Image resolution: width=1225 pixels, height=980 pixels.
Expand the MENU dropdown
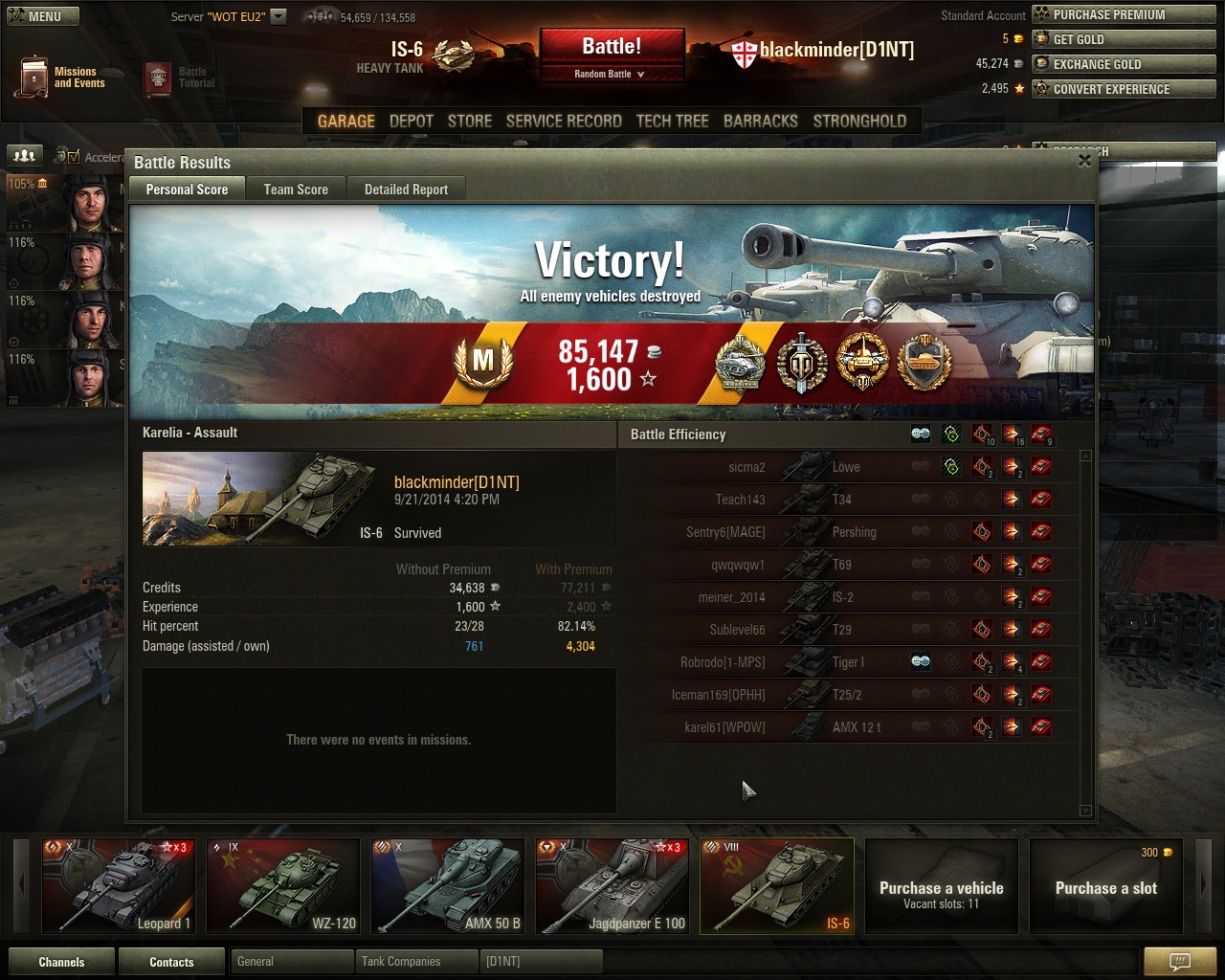tap(42, 15)
